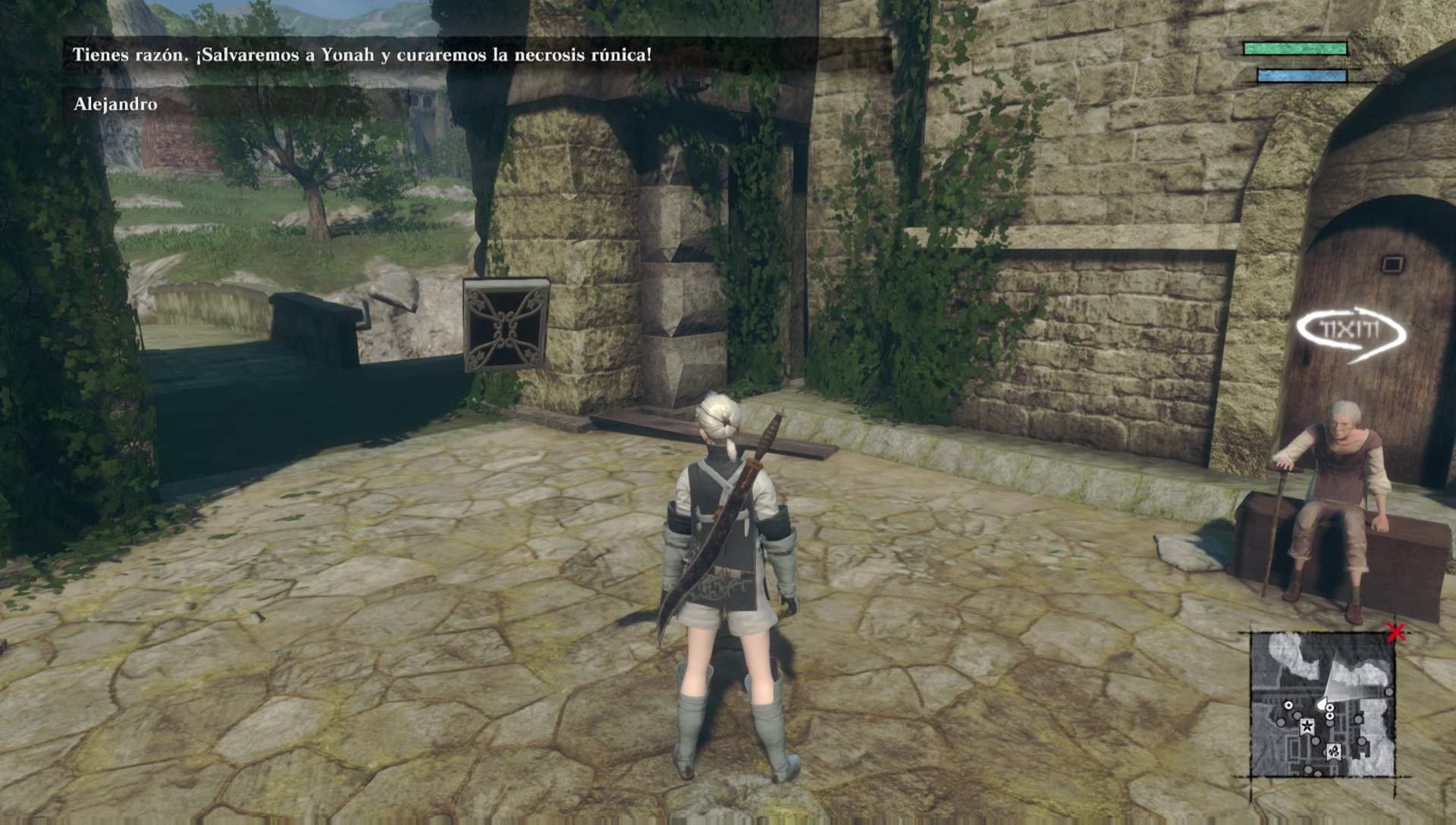This screenshot has height=825, width=1456.
Task: Select the Alejandro speaker name label
Action: click(x=114, y=105)
